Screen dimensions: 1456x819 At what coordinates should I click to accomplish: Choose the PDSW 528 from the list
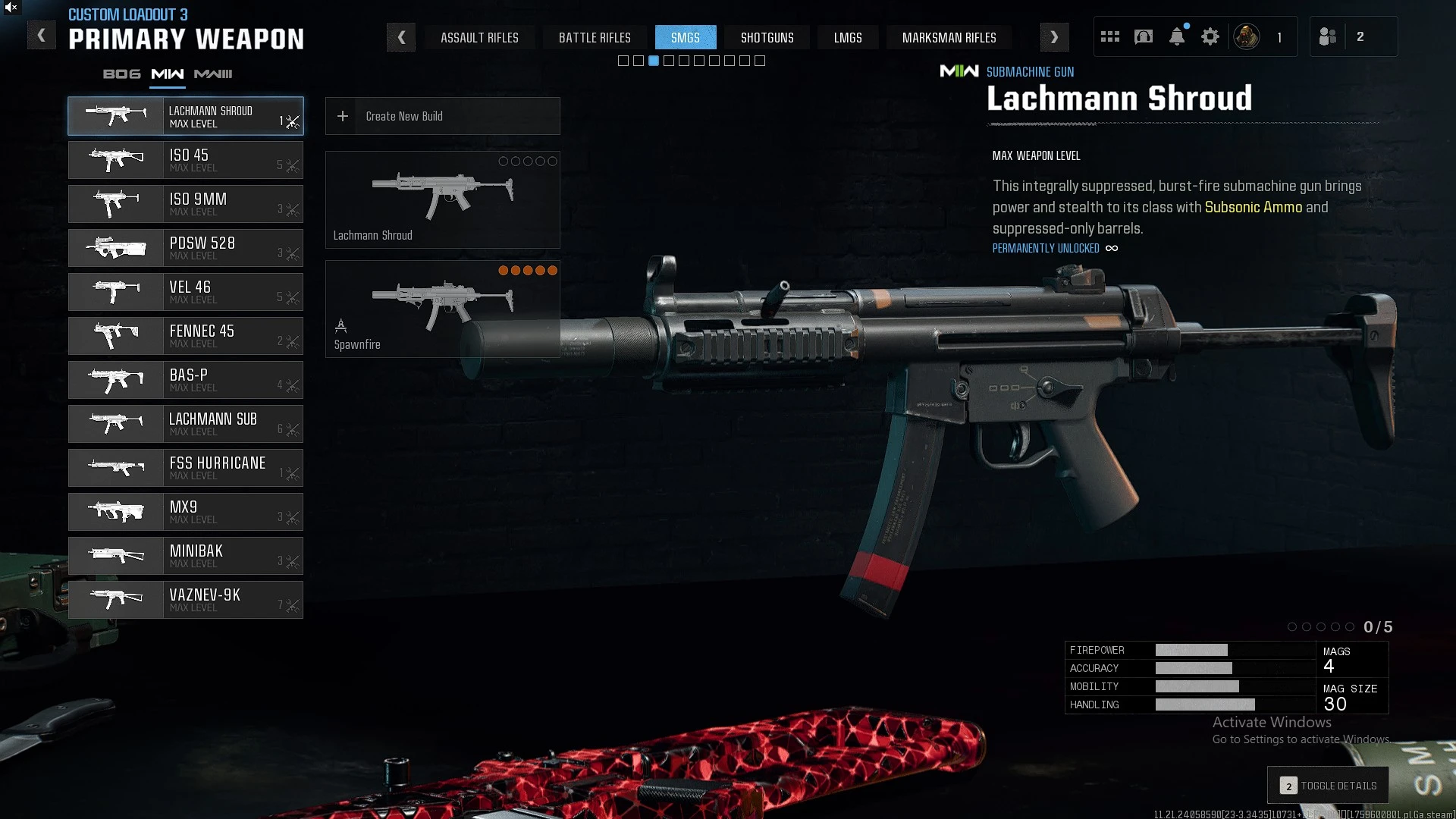coord(186,248)
